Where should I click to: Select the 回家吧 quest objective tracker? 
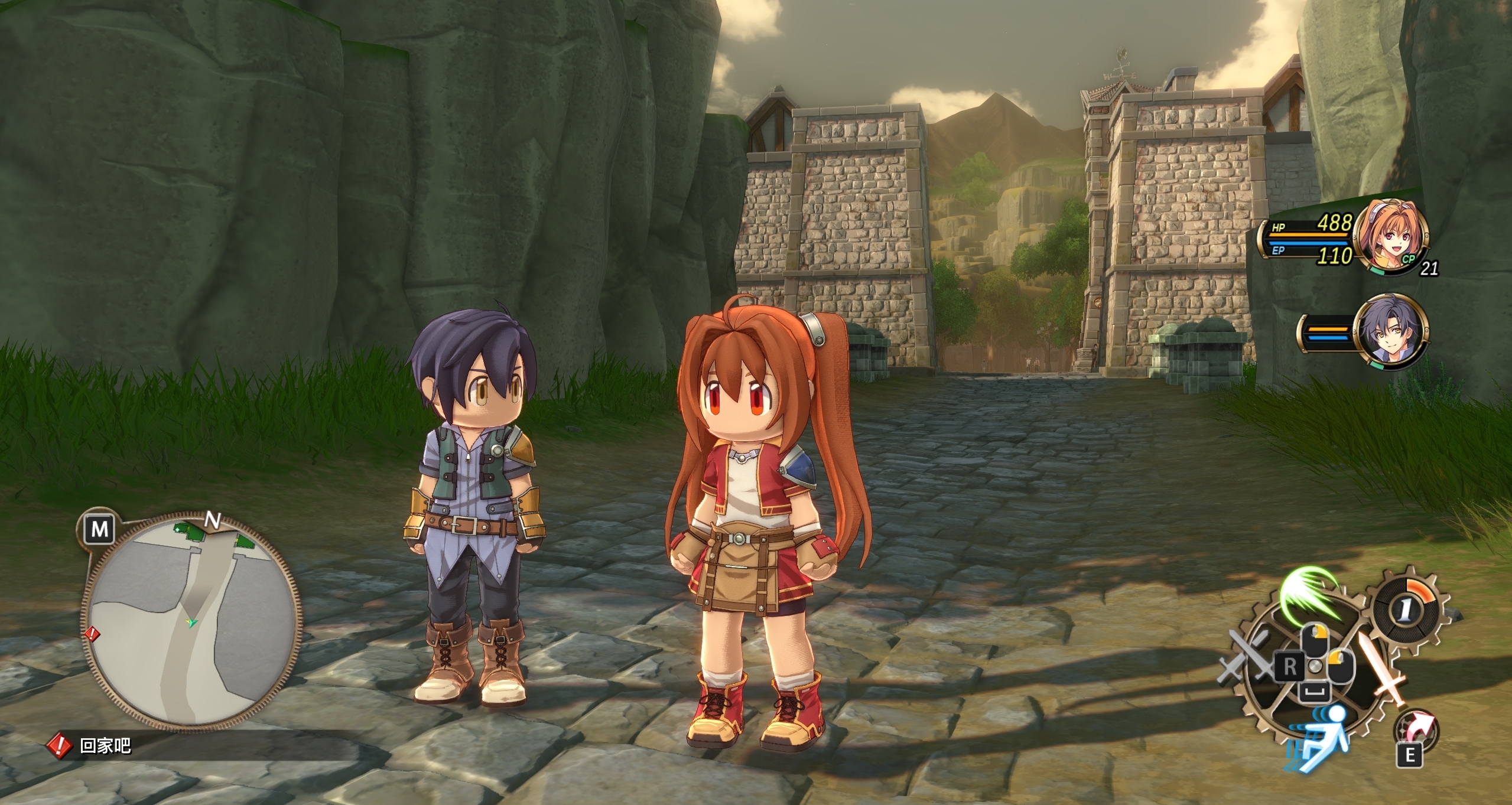pos(105,746)
